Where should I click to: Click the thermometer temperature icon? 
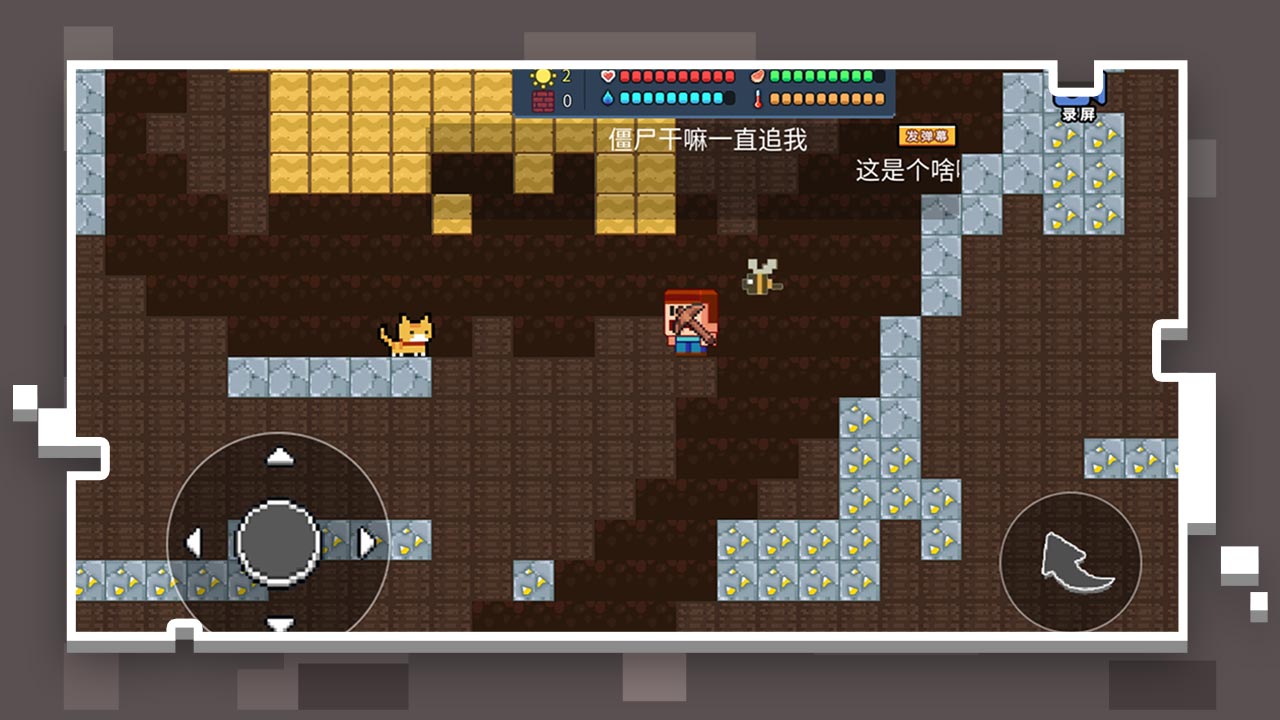pyautogui.click(x=758, y=98)
